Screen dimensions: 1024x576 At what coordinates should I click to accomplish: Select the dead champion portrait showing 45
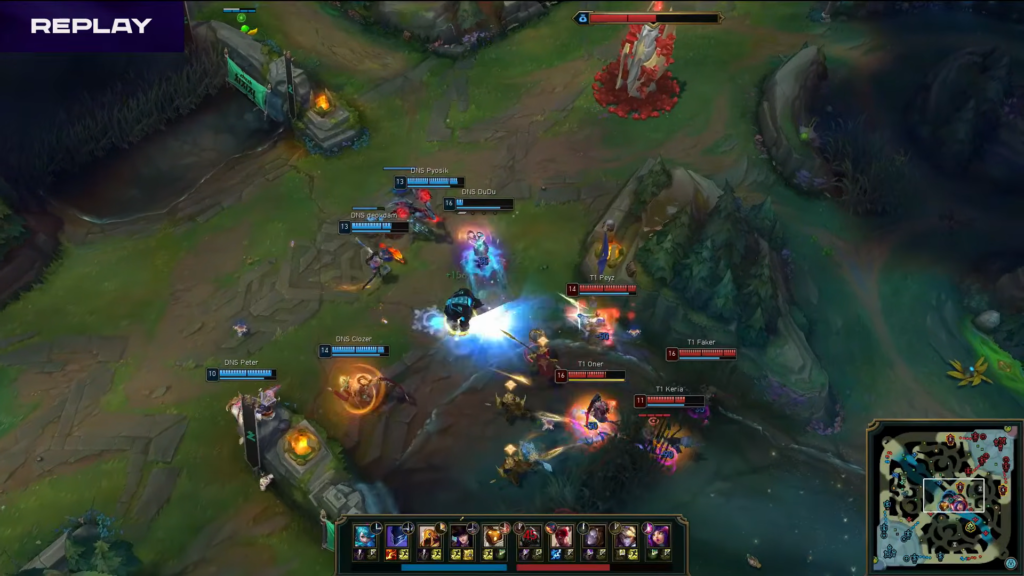click(x=530, y=537)
